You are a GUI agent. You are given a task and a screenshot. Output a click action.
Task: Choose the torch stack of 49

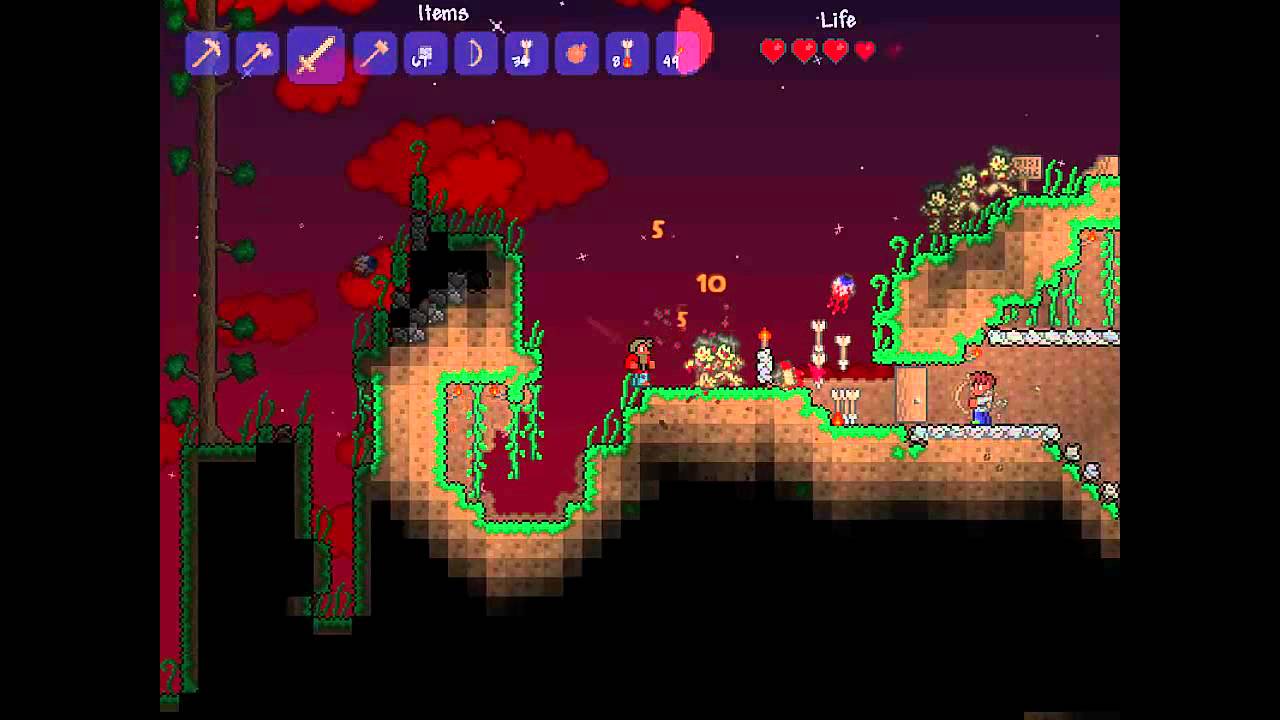676,53
